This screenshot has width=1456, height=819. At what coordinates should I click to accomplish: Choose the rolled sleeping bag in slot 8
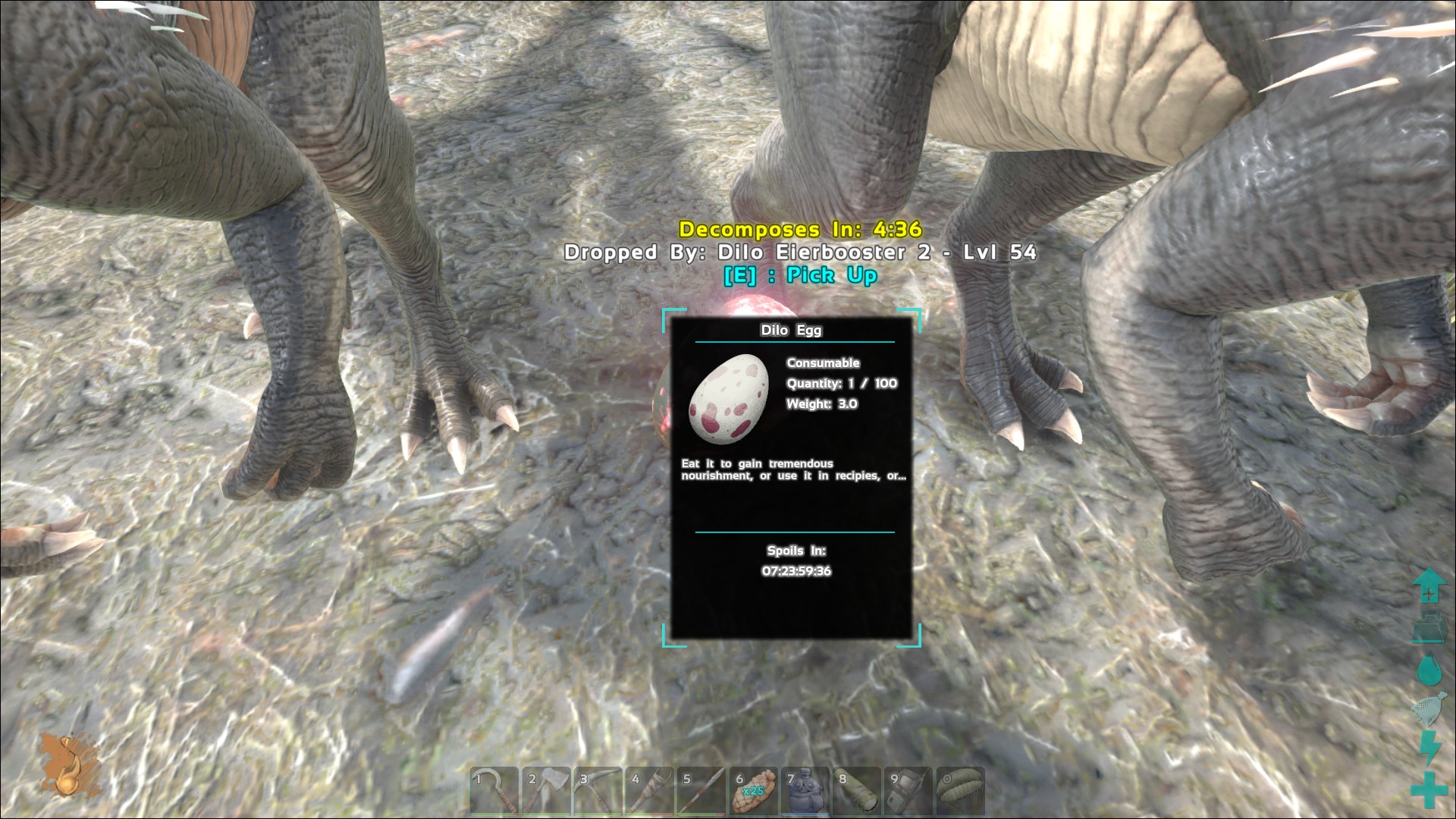point(857,791)
